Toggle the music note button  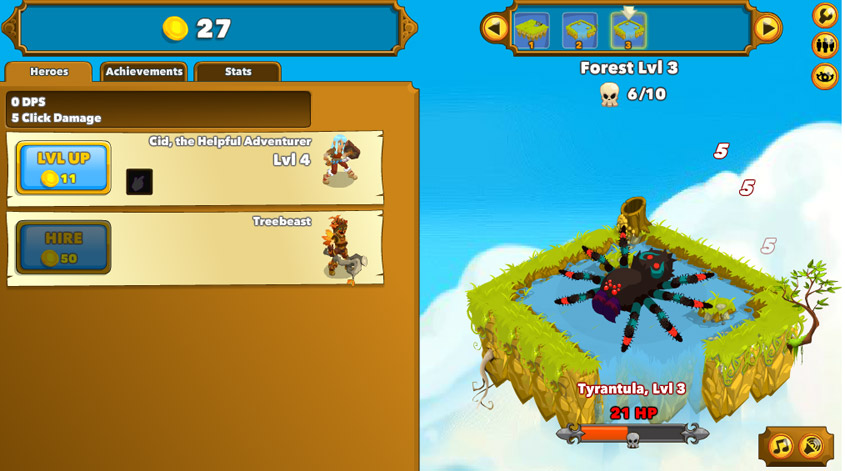(781, 446)
